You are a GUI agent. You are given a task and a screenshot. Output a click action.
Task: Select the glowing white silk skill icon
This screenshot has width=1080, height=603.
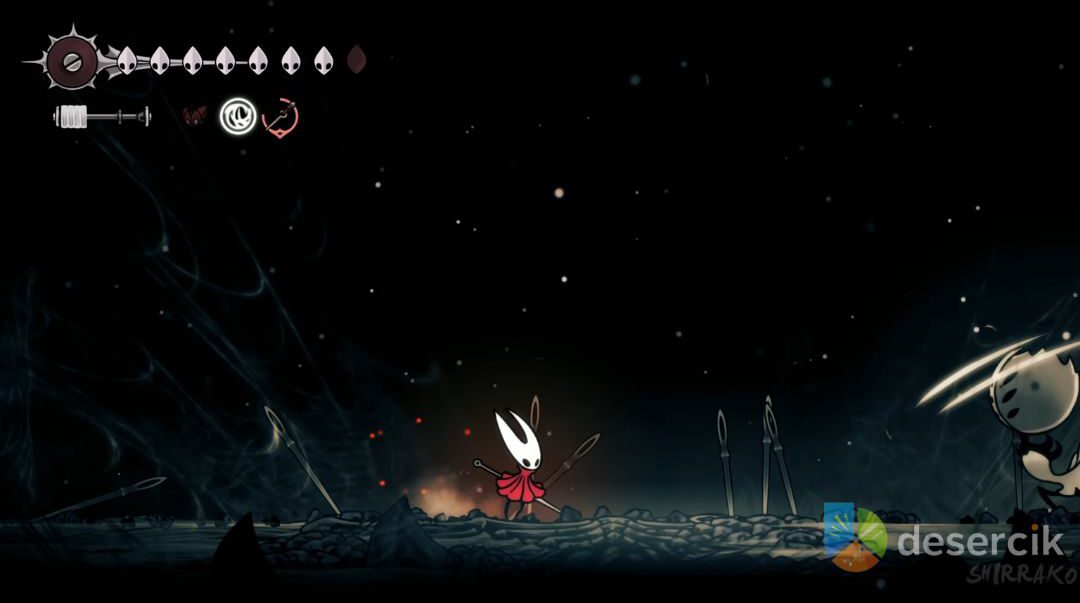[x=238, y=116]
